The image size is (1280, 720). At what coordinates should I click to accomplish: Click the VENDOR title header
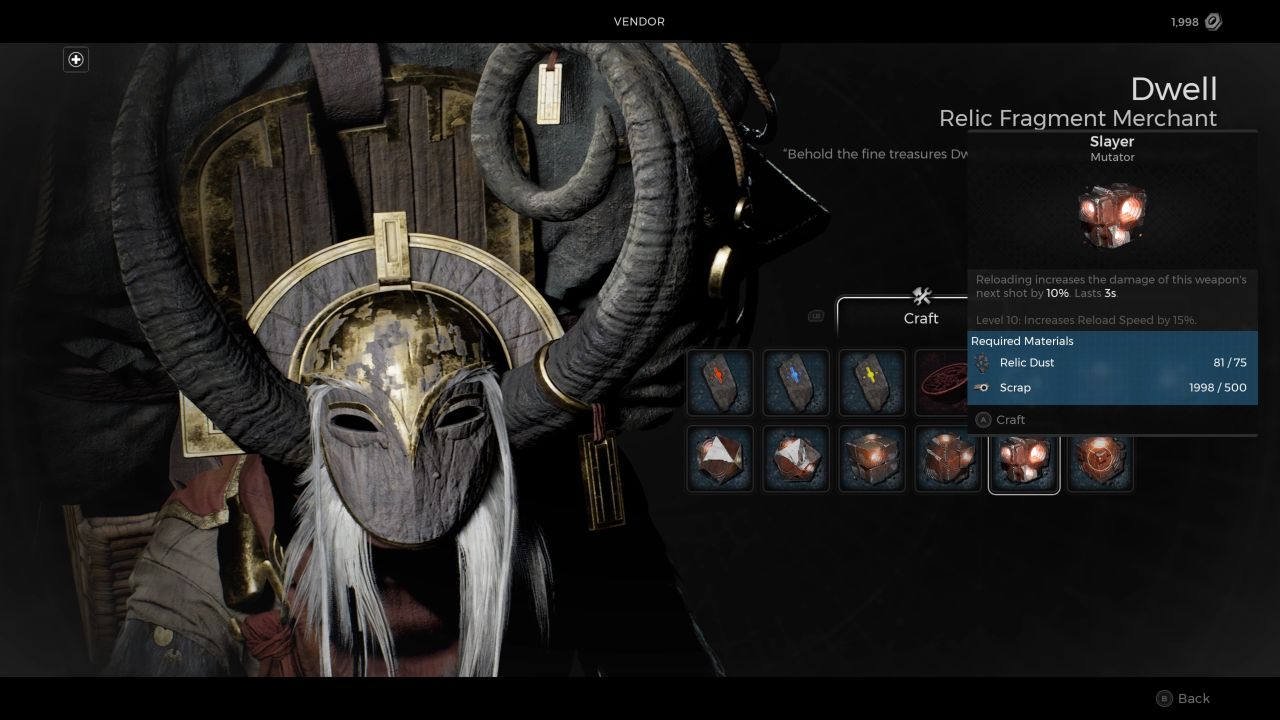[x=639, y=21]
